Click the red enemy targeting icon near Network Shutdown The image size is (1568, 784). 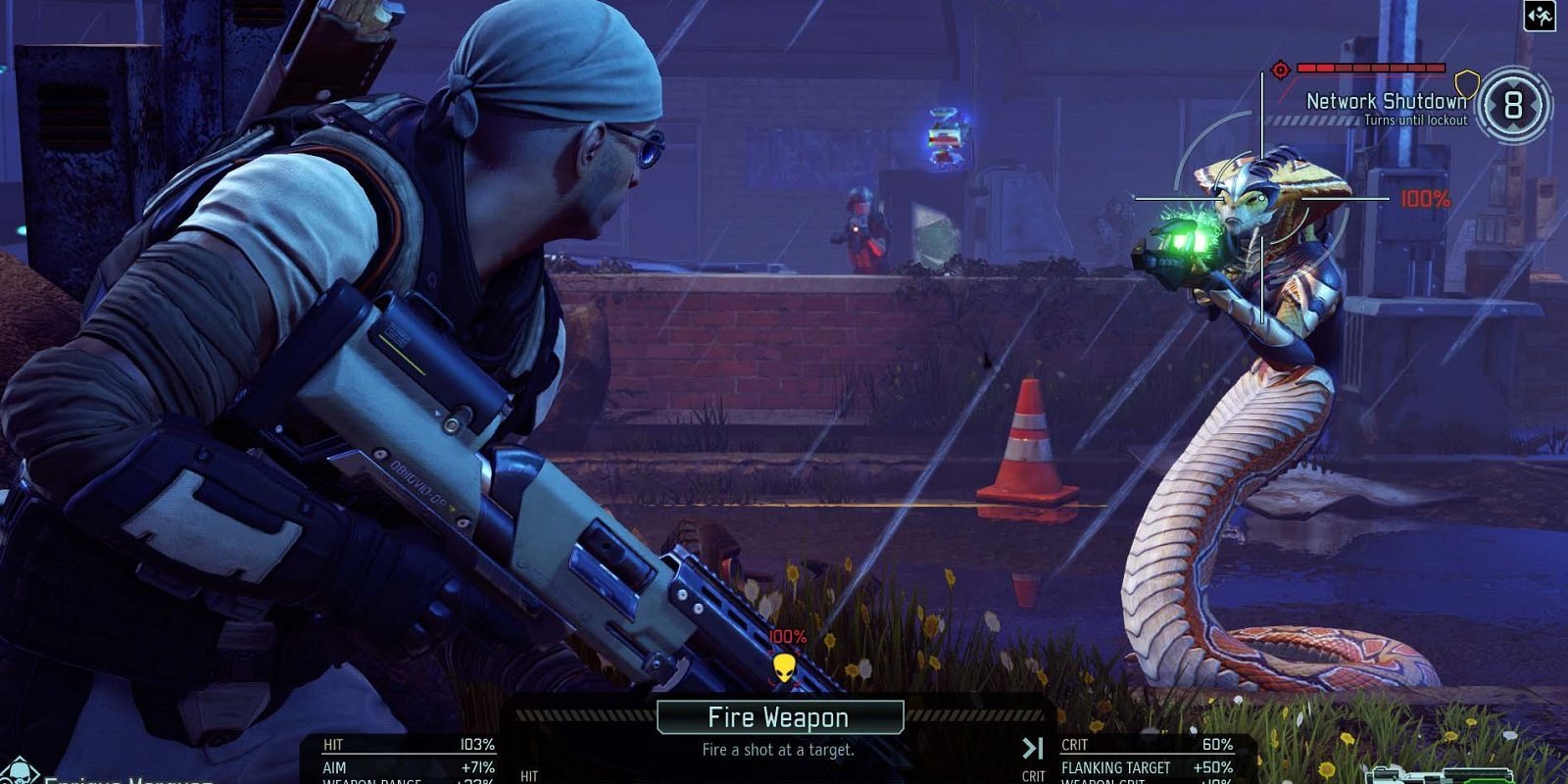[1279, 69]
